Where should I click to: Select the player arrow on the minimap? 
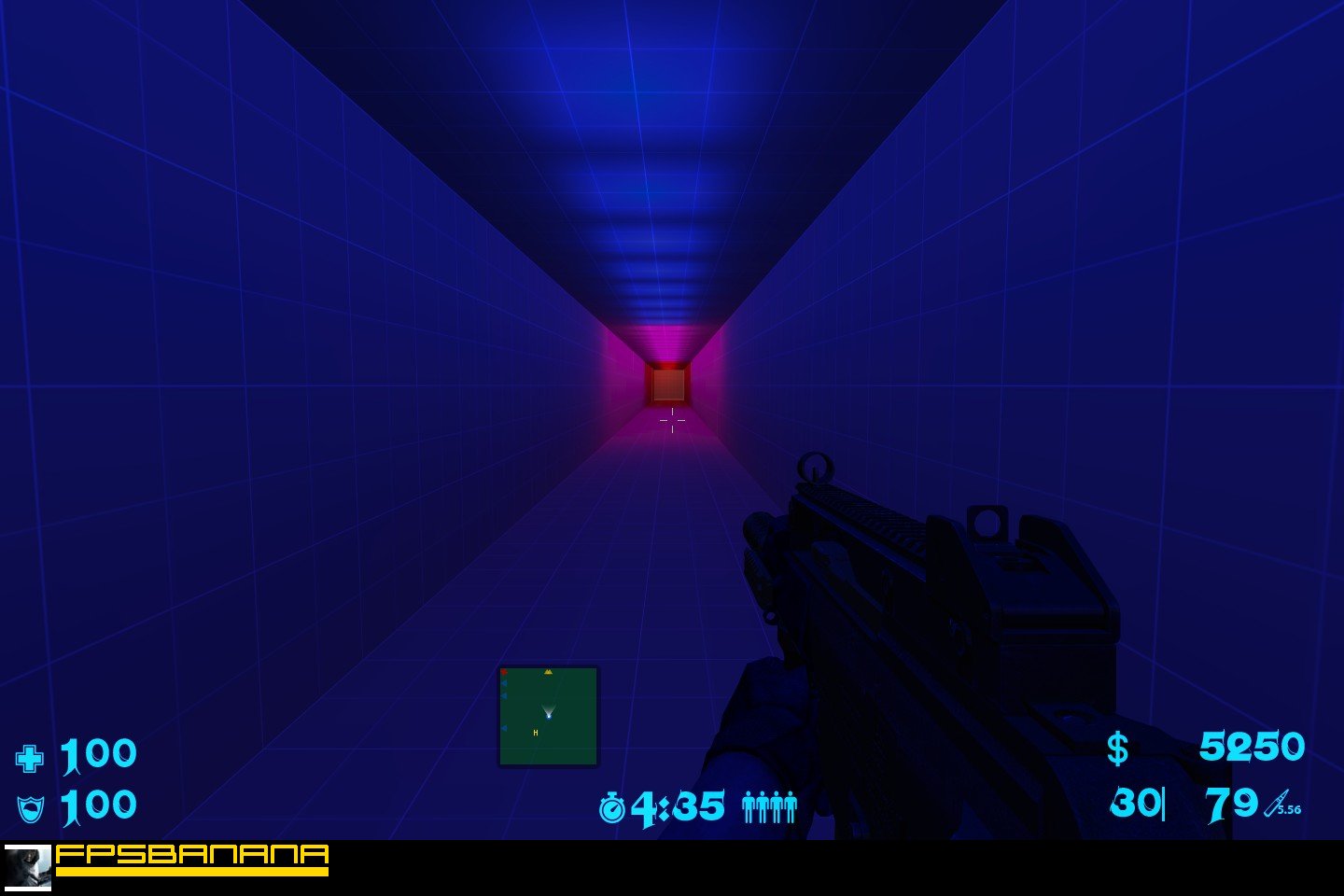pos(549,714)
